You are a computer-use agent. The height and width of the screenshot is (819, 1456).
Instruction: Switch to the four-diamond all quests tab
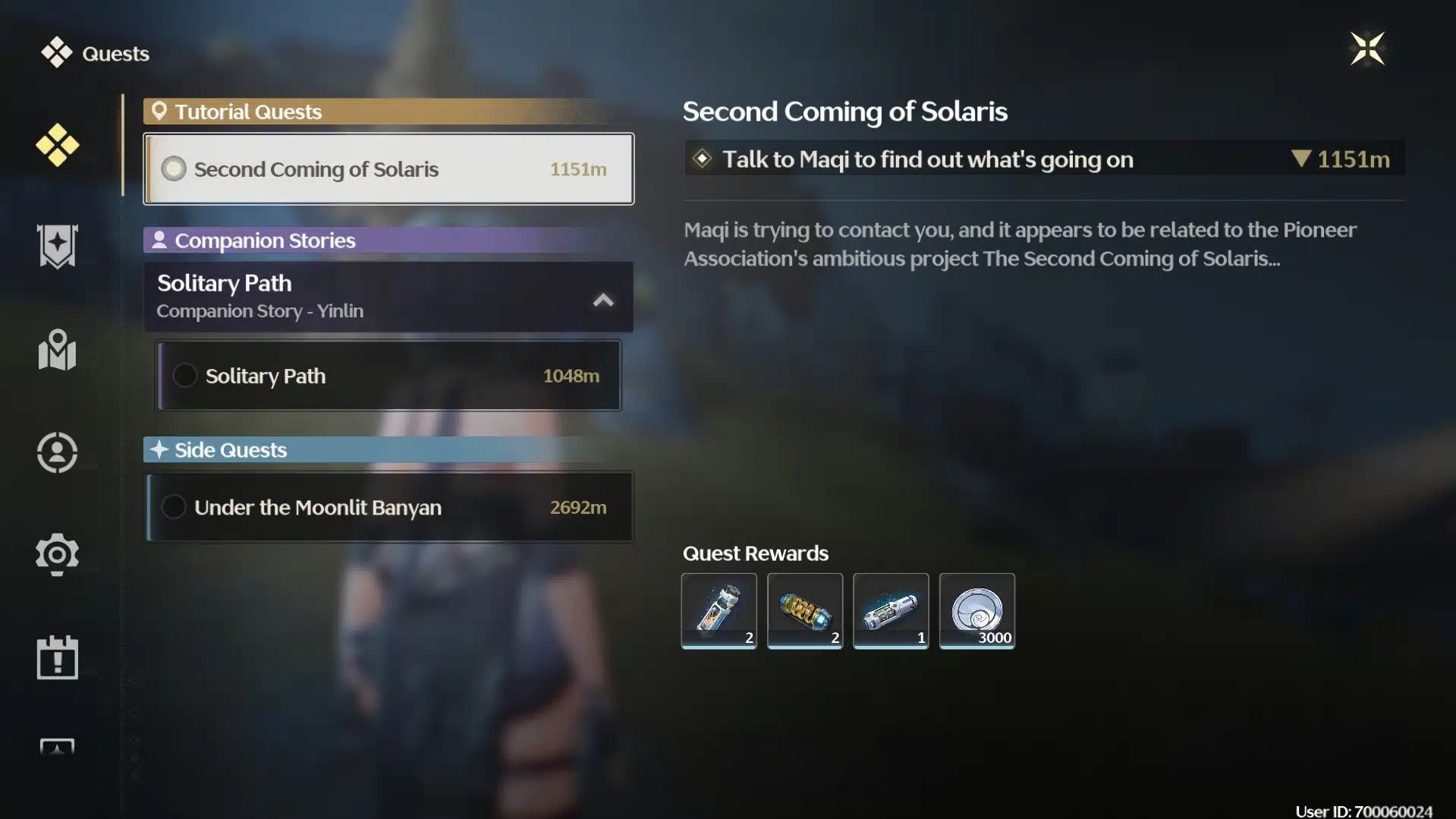click(57, 145)
